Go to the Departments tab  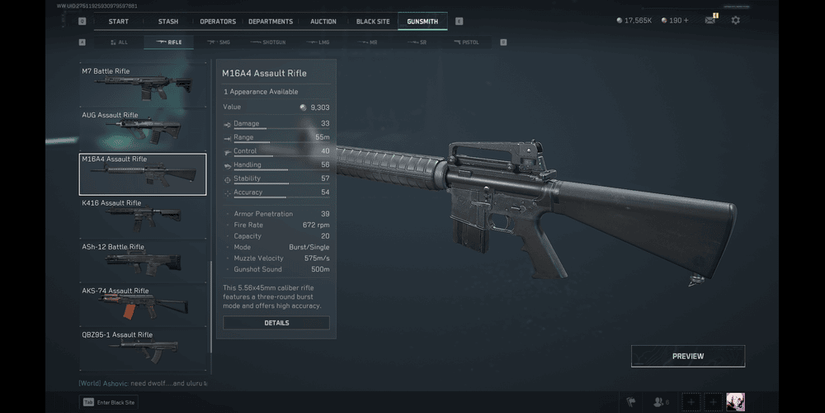[270, 21]
